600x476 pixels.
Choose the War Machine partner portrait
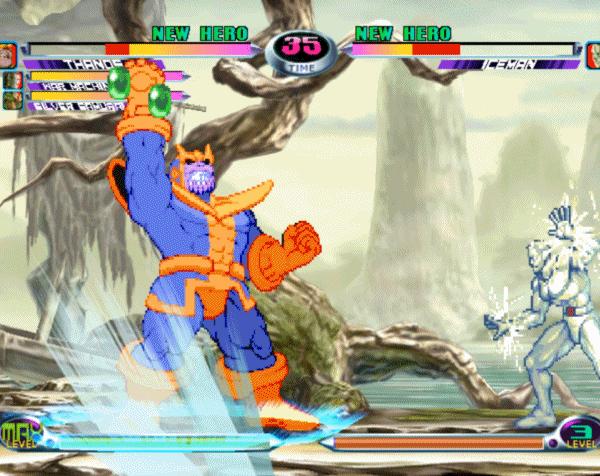[x=12, y=80]
